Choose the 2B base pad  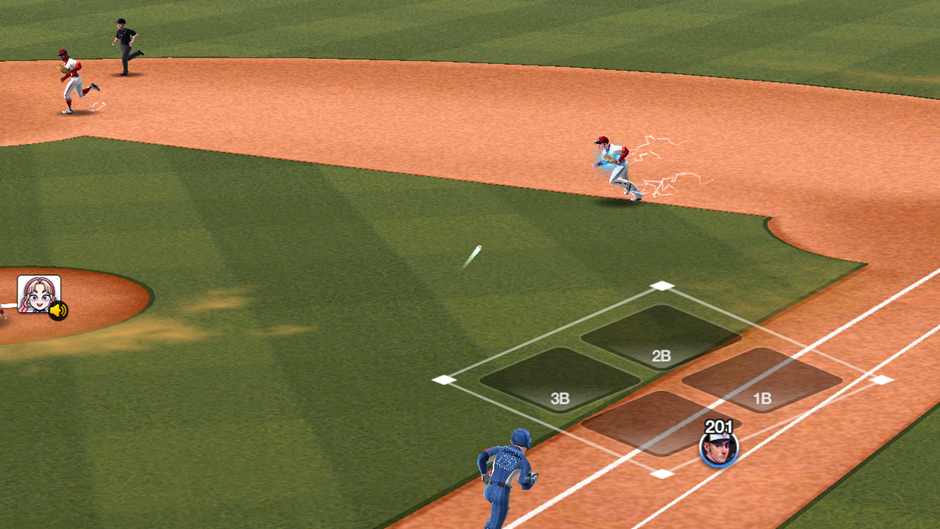pos(660,337)
